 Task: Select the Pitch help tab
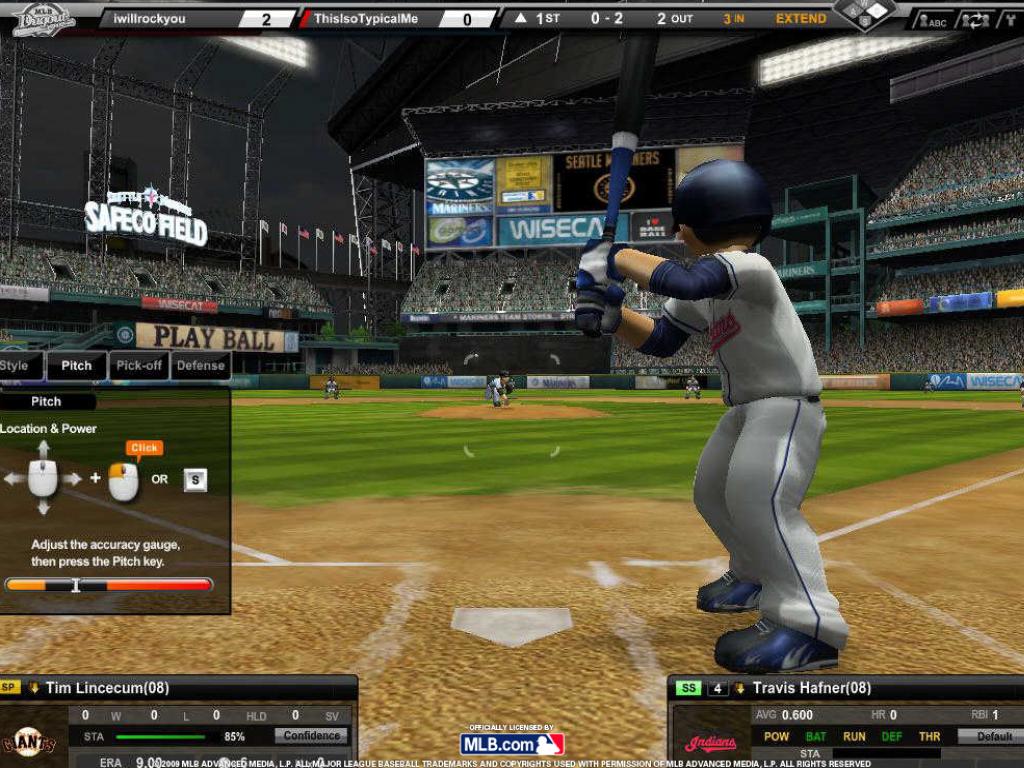click(76, 366)
